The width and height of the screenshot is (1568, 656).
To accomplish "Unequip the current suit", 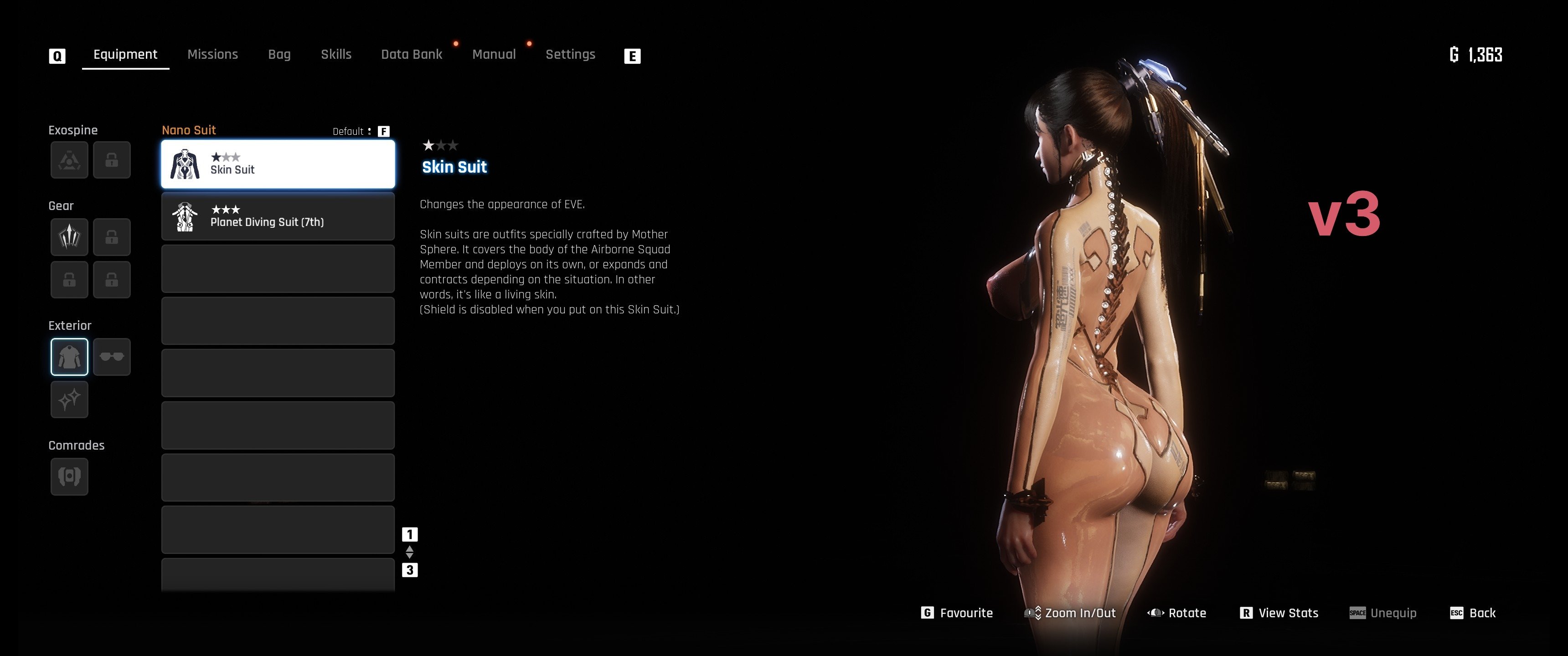I will click(x=1383, y=613).
